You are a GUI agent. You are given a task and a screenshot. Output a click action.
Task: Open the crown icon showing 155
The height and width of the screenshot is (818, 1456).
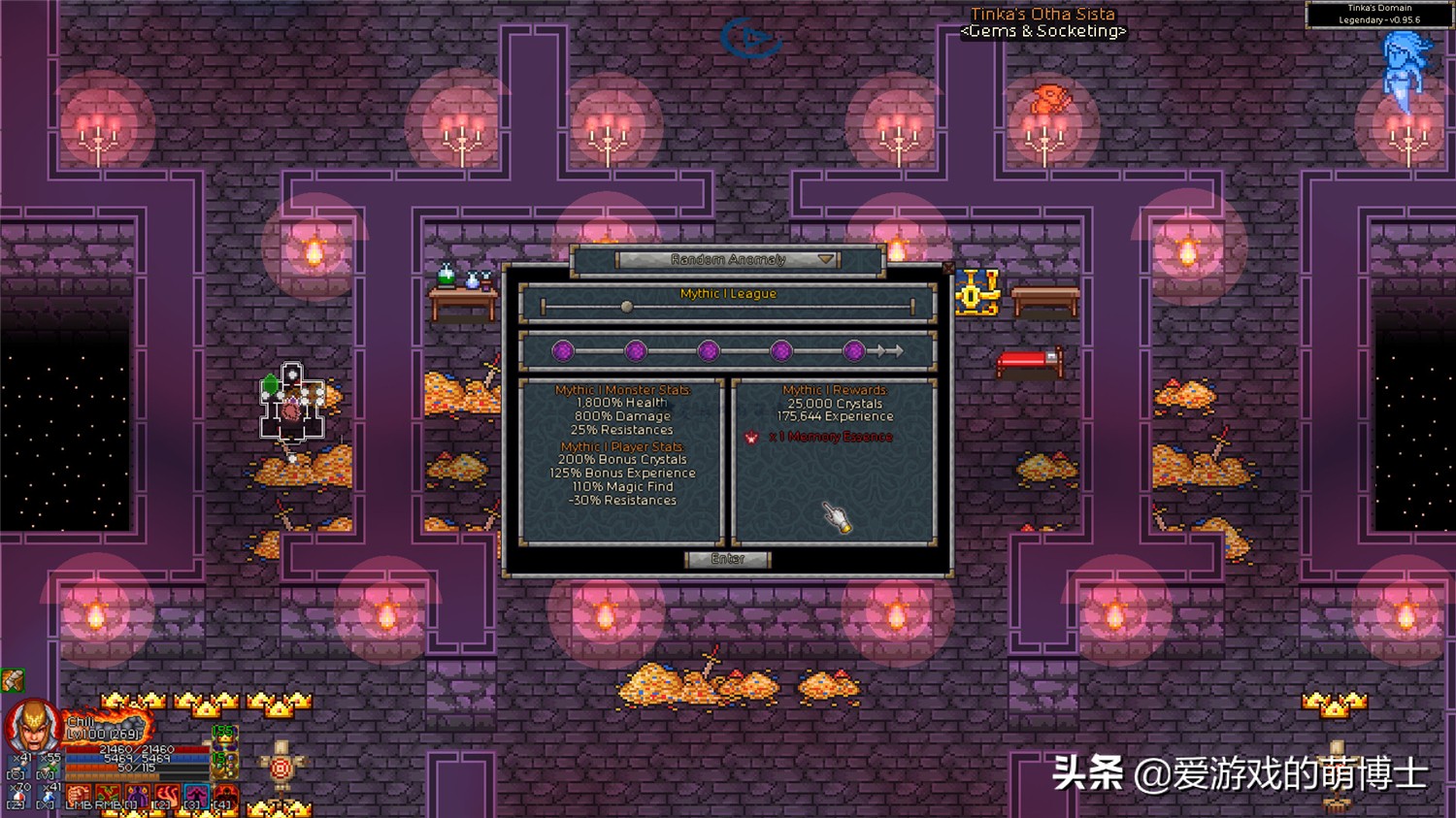[x=224, y=738]
